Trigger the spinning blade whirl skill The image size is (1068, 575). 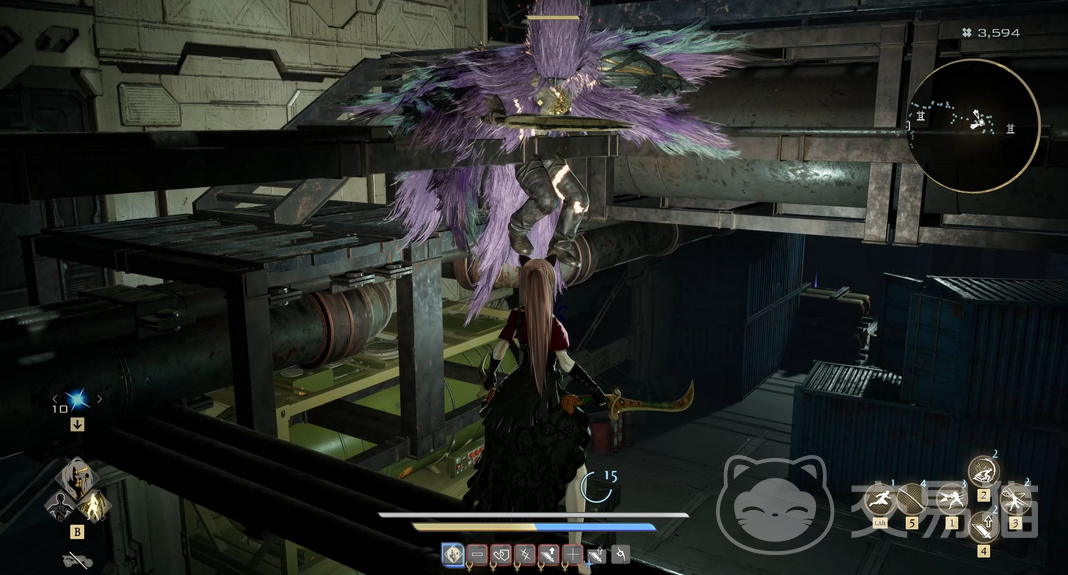[x=1014, y=499]
